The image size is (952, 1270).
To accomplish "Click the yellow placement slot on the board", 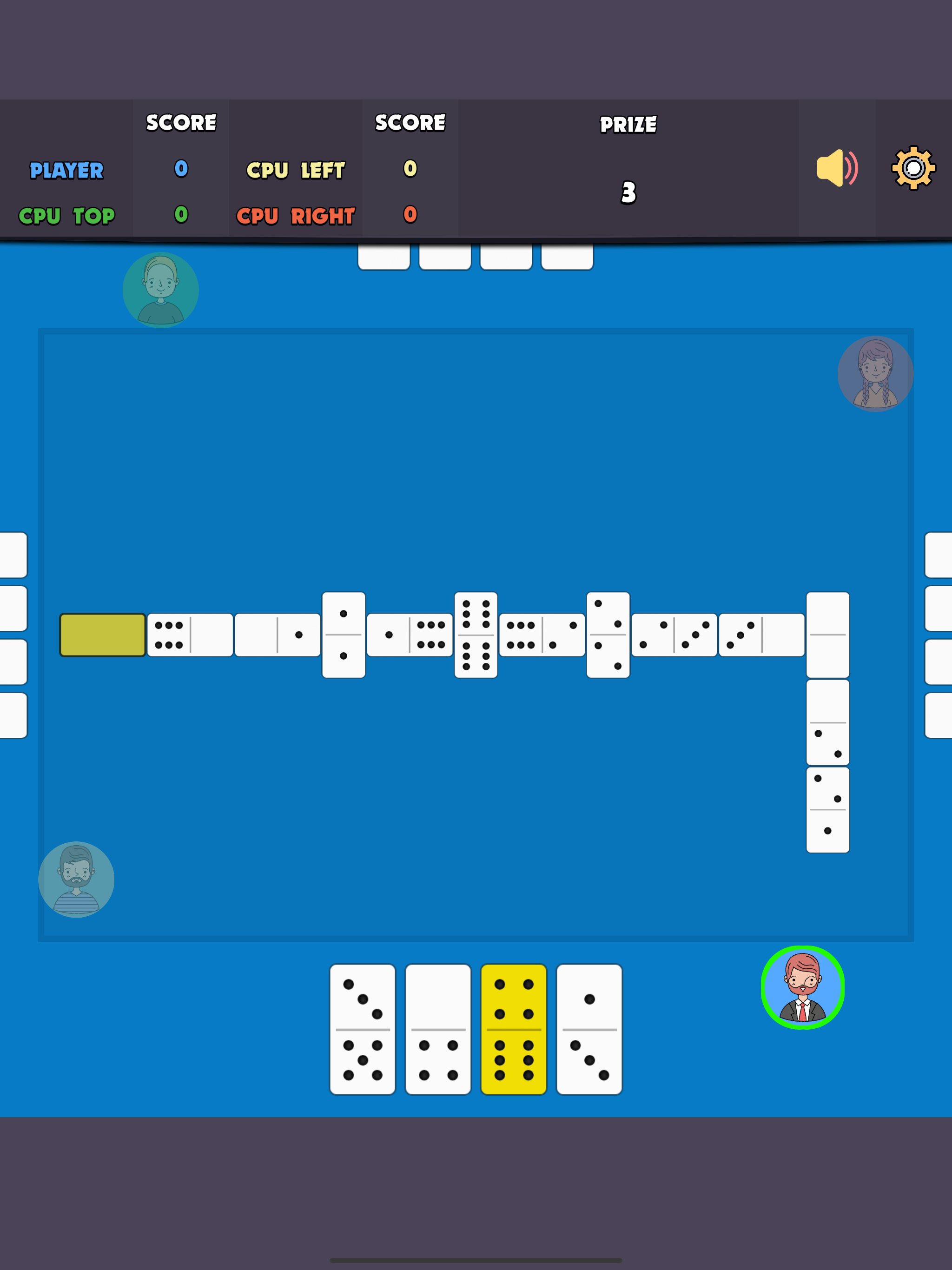I will tap(102, 635).
